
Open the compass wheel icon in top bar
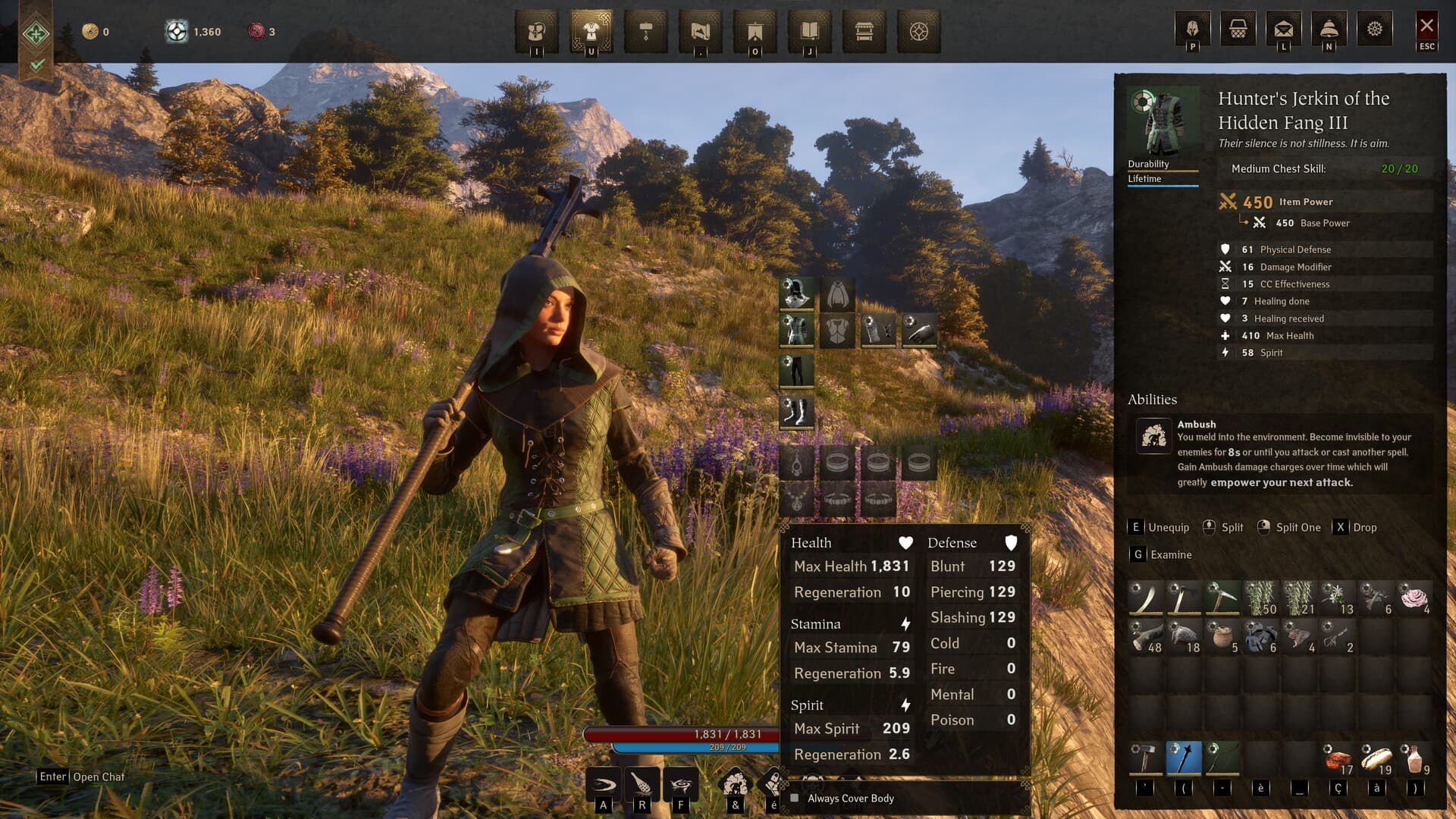(x=920, y=32)
